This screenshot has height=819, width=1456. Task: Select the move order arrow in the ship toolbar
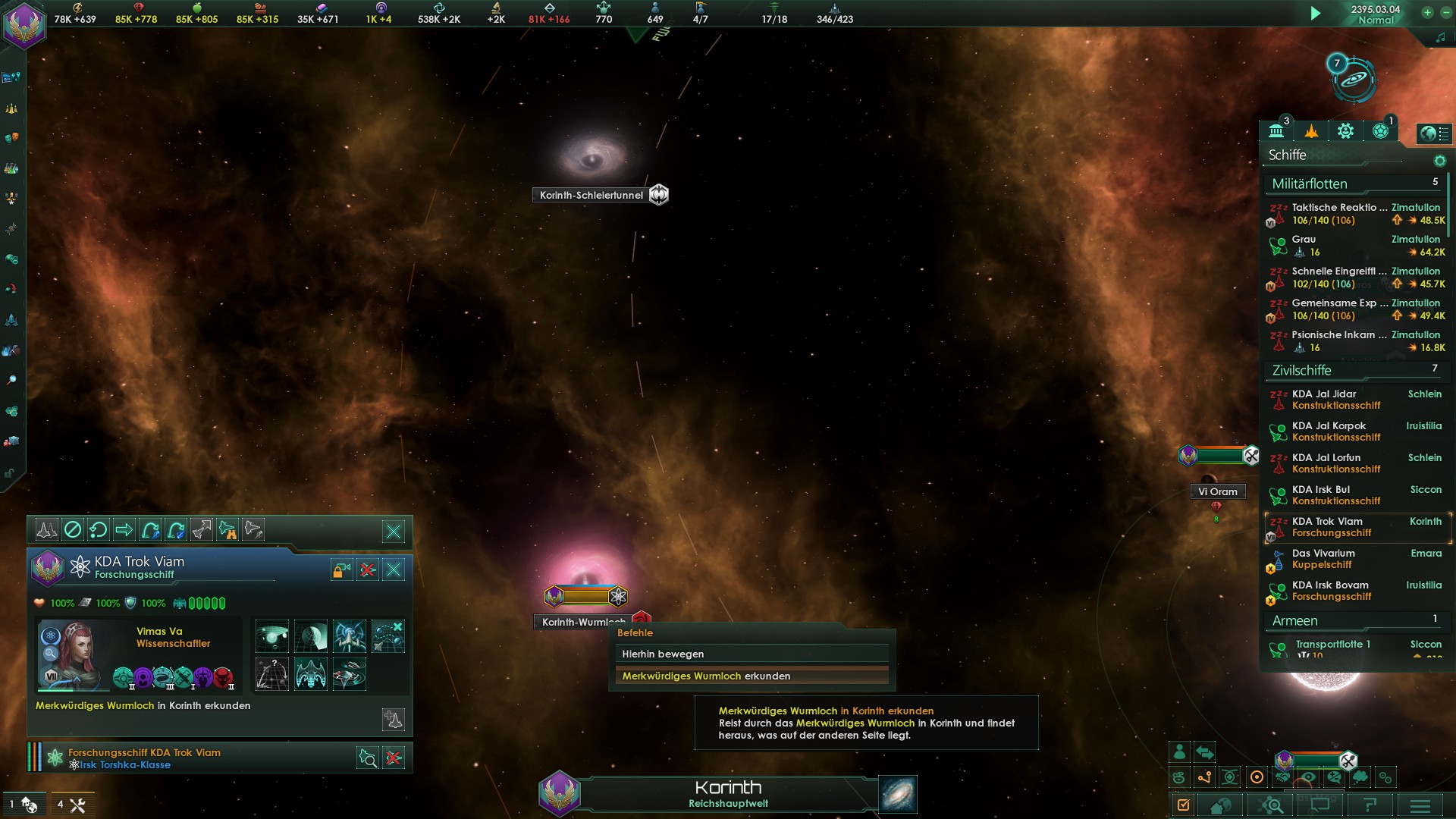tap(124, 530)
